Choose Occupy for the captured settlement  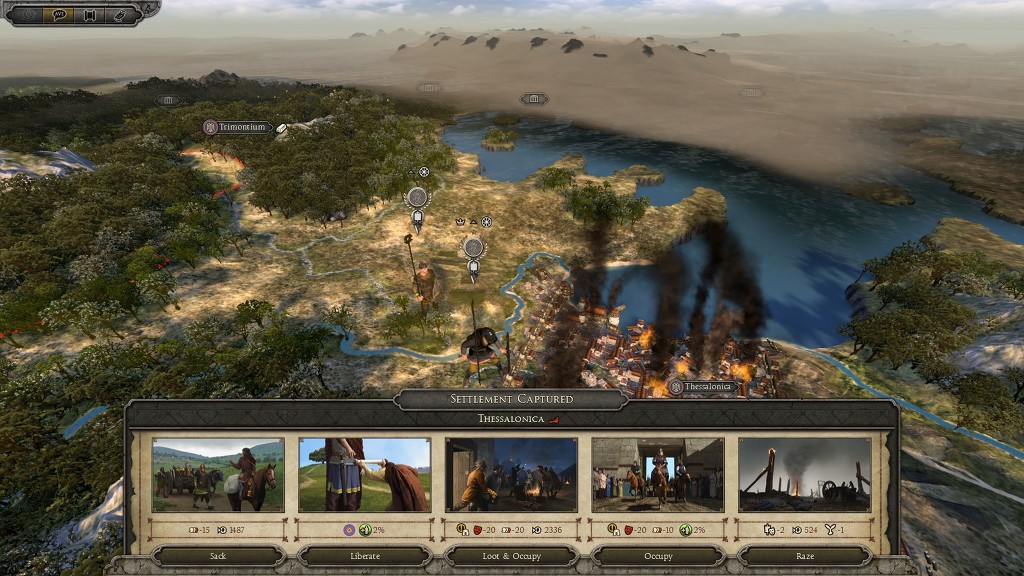coord(658,555)
